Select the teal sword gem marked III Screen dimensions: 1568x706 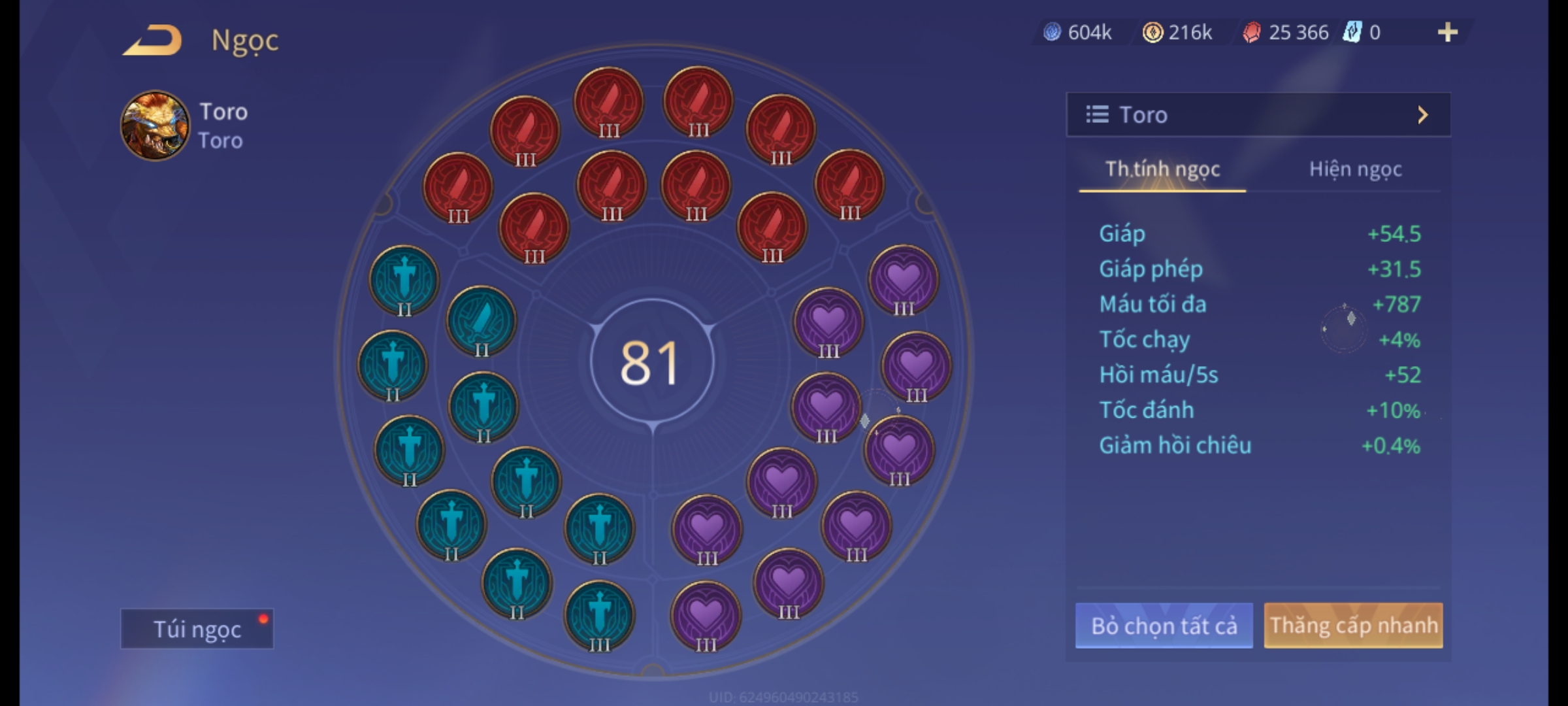(599, 616)
